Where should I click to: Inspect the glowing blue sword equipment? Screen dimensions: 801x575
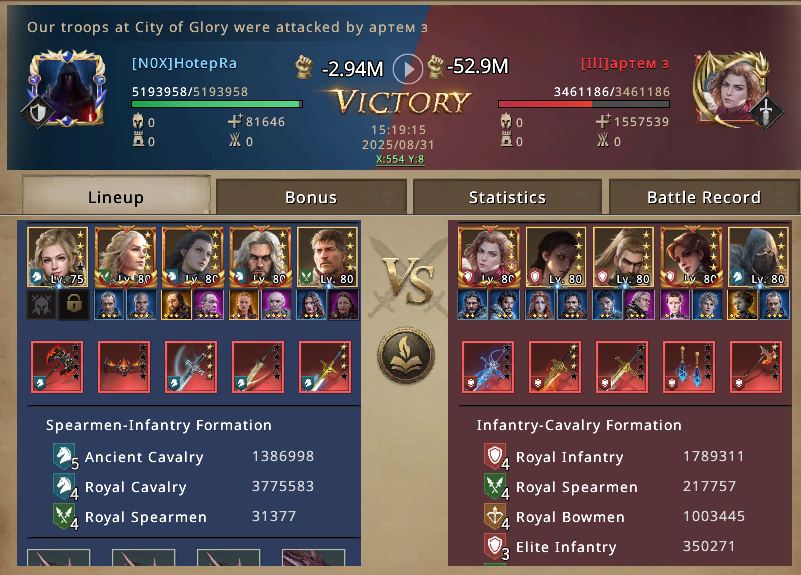pos(487,367)
